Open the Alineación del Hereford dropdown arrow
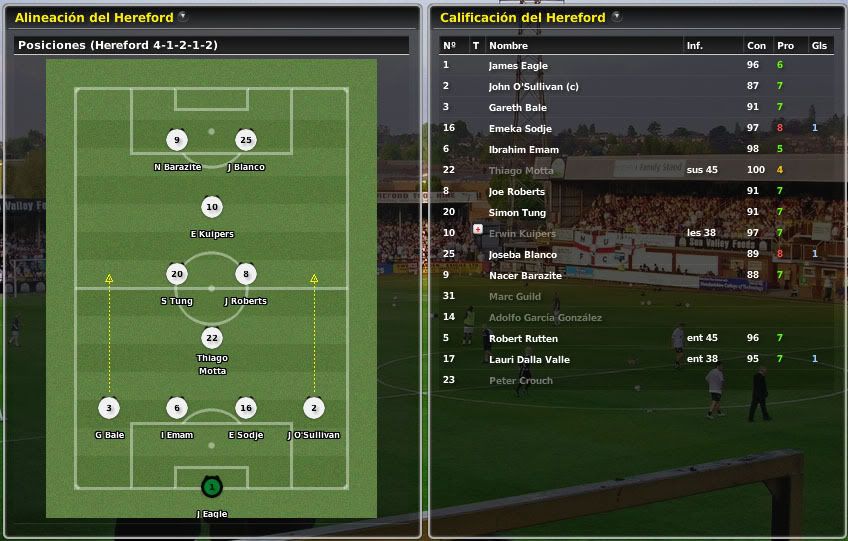This screenshot has height=541, width=848. pyautogui.click(x=182, y=17)
